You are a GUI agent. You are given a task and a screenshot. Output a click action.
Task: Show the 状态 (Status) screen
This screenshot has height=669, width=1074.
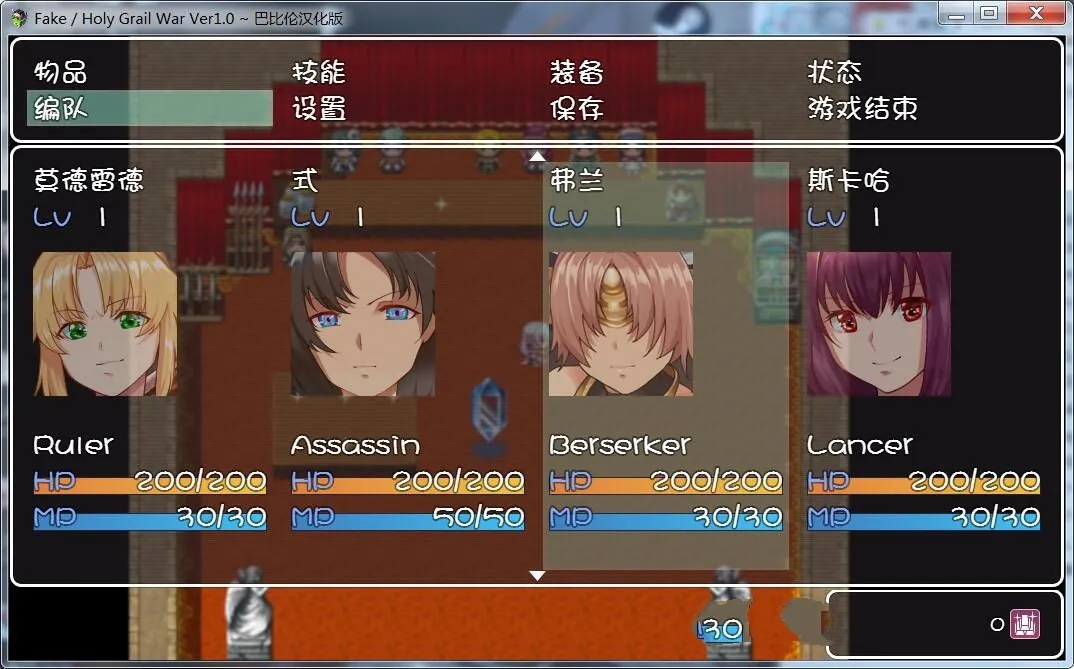835,72
